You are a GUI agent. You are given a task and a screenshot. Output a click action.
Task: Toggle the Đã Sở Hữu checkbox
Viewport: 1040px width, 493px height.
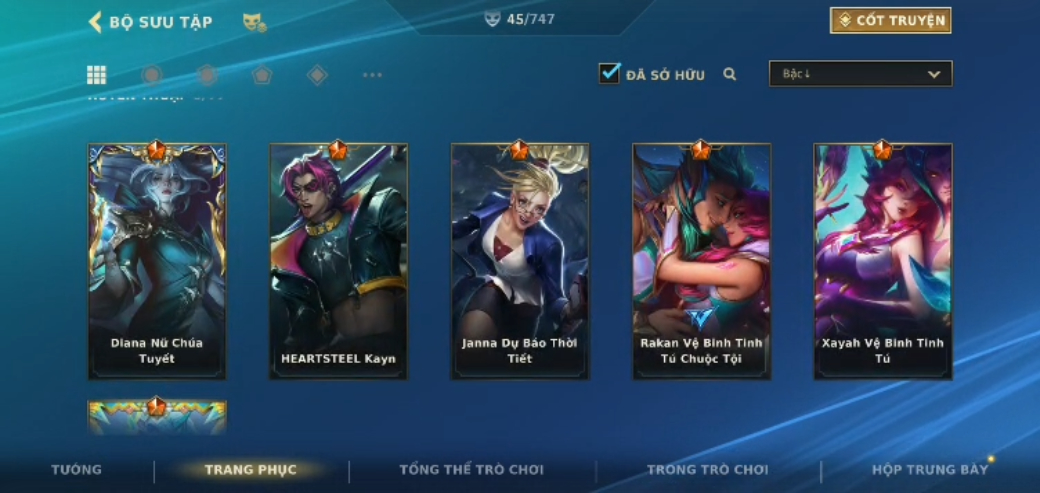610,73
